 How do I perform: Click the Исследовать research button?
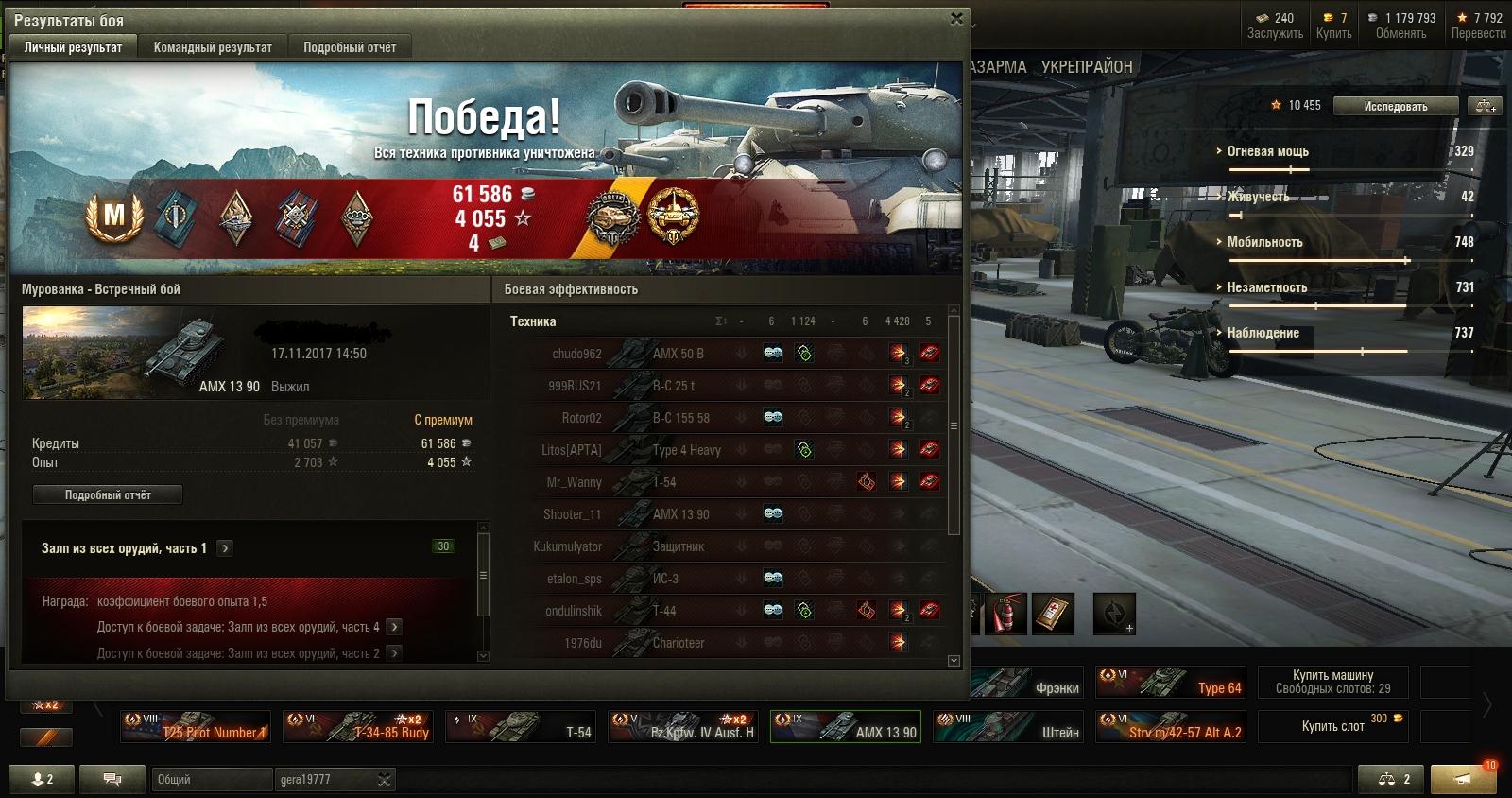coord(1395,107)
